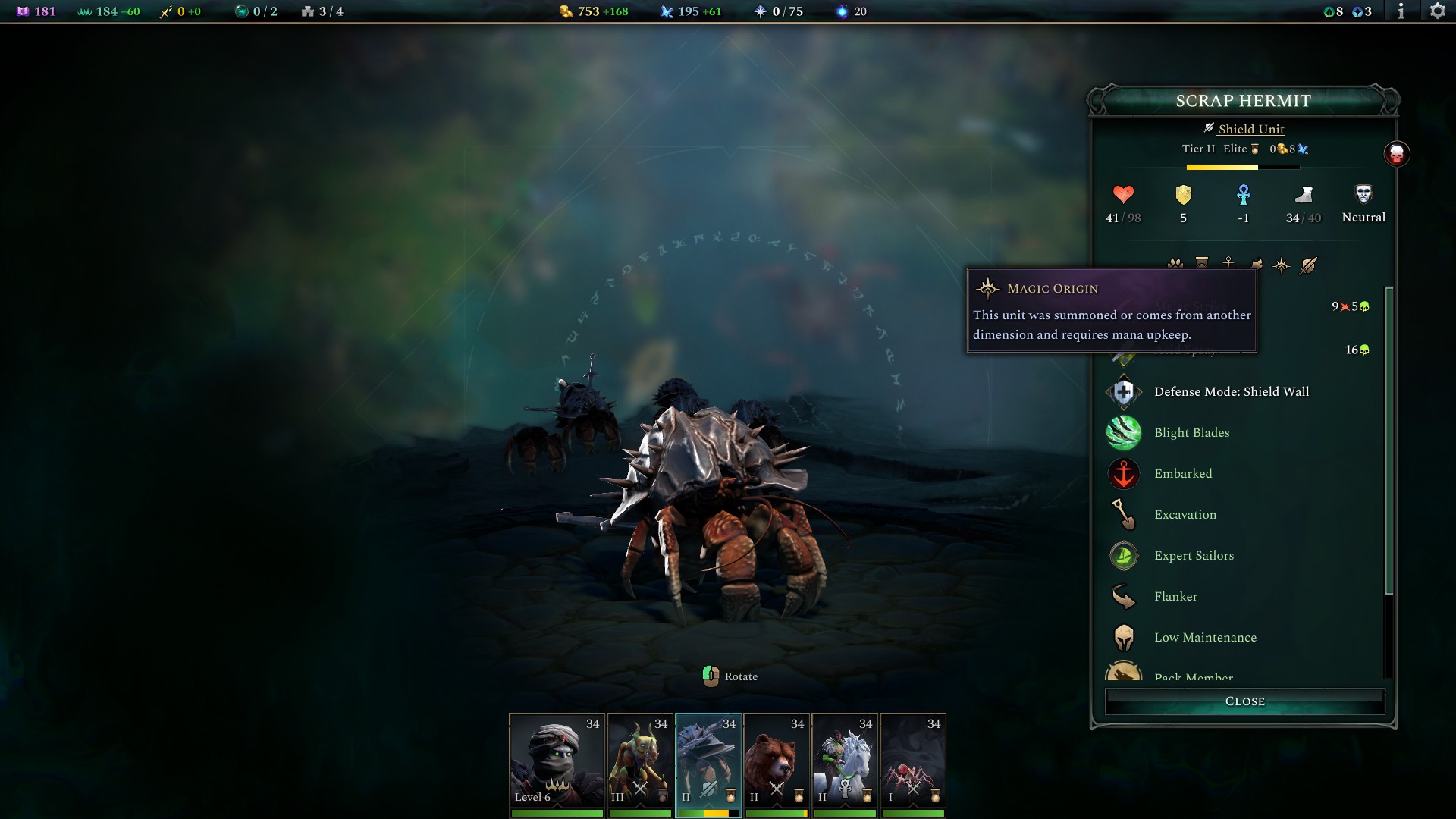Click the Close button

click(x=1244, y=701)
